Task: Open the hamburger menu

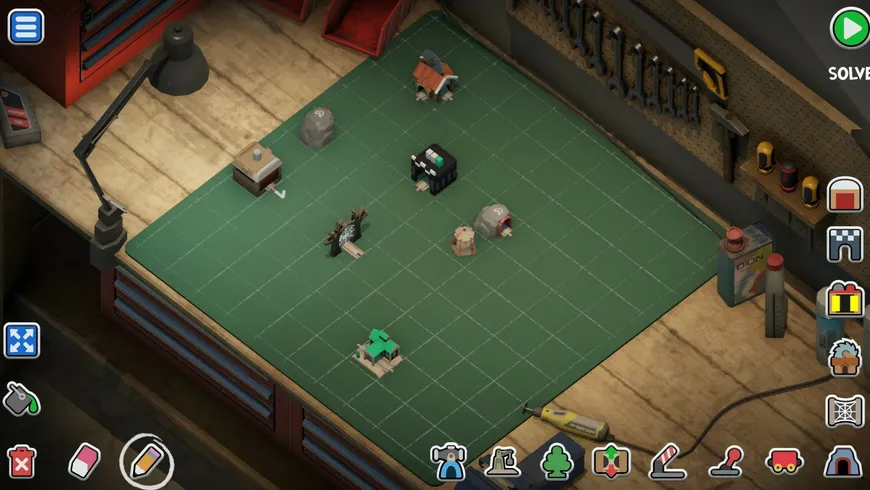Action: [25, 26]
